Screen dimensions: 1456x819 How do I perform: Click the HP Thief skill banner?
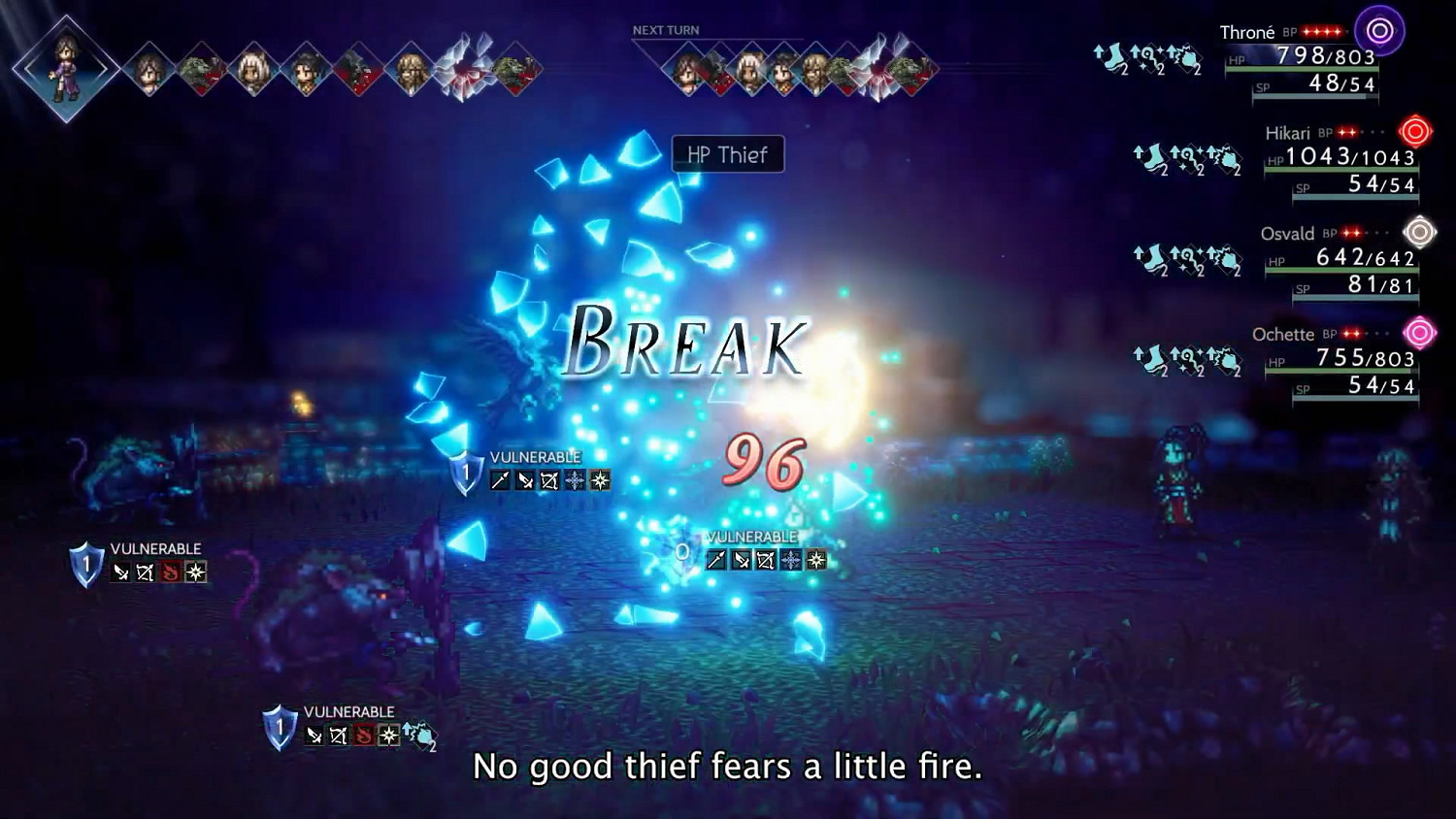(726, 155)
